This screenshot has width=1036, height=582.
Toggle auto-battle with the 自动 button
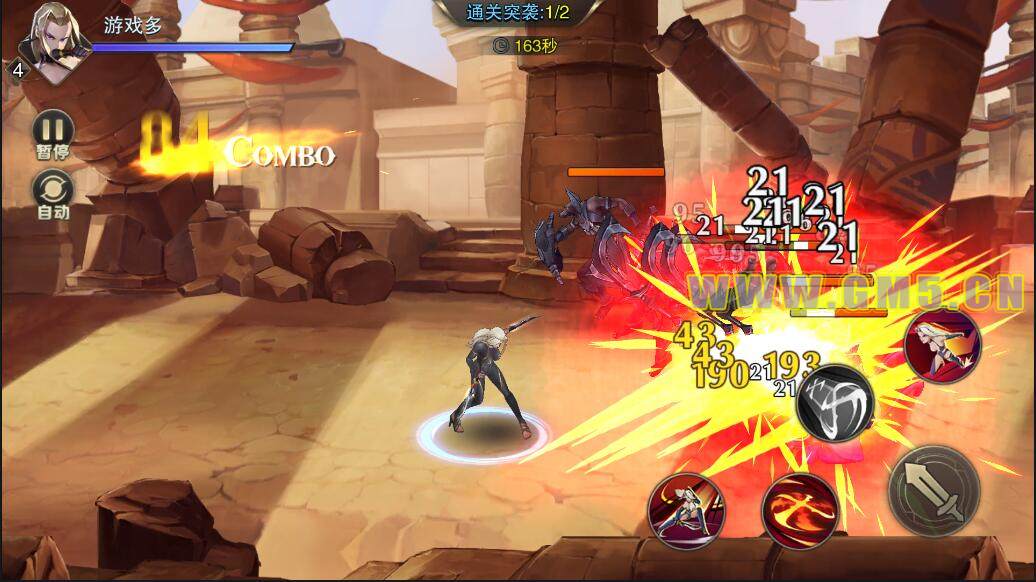click(52, 190)
